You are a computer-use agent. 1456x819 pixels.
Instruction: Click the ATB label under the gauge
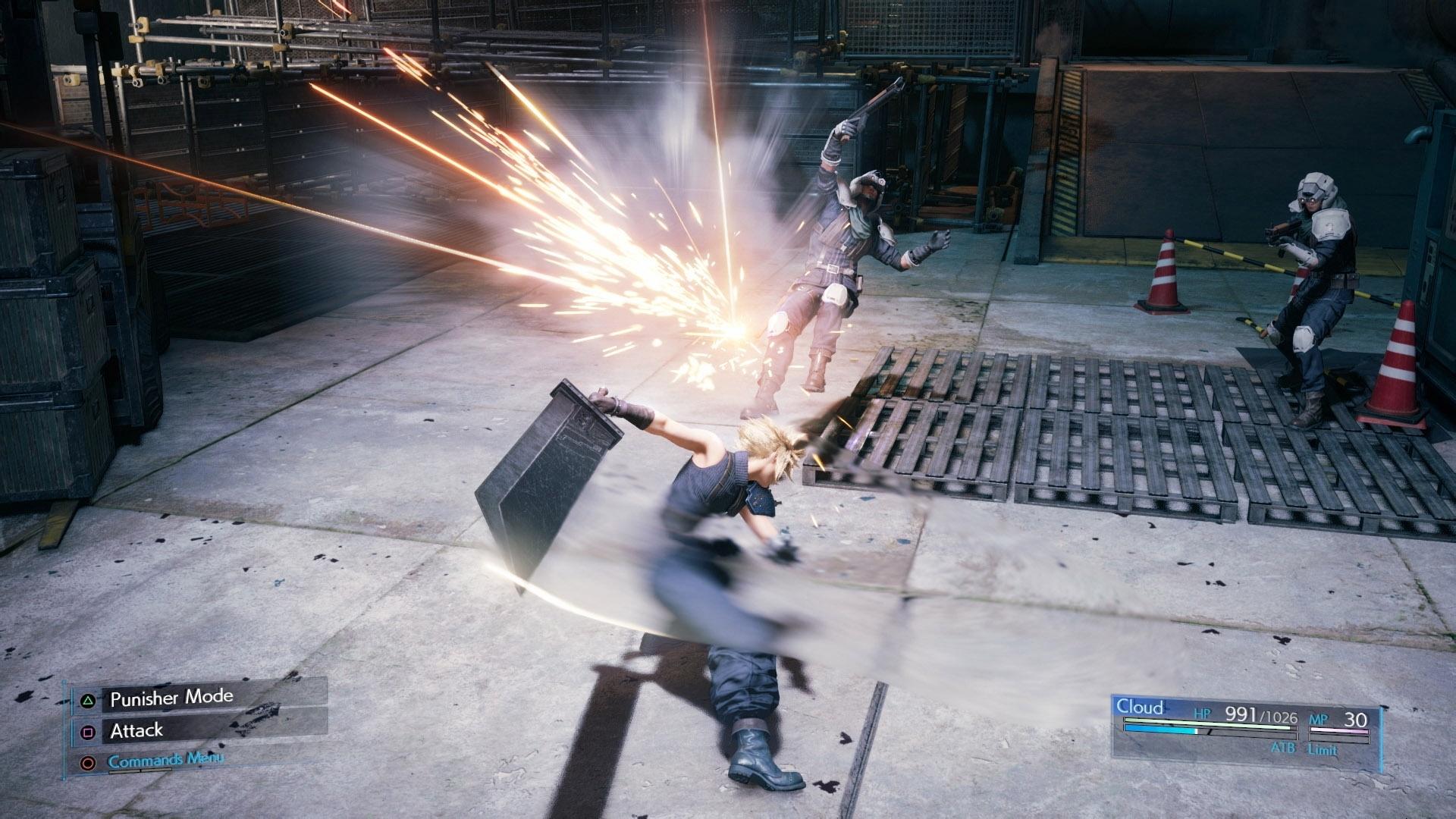1285,748
